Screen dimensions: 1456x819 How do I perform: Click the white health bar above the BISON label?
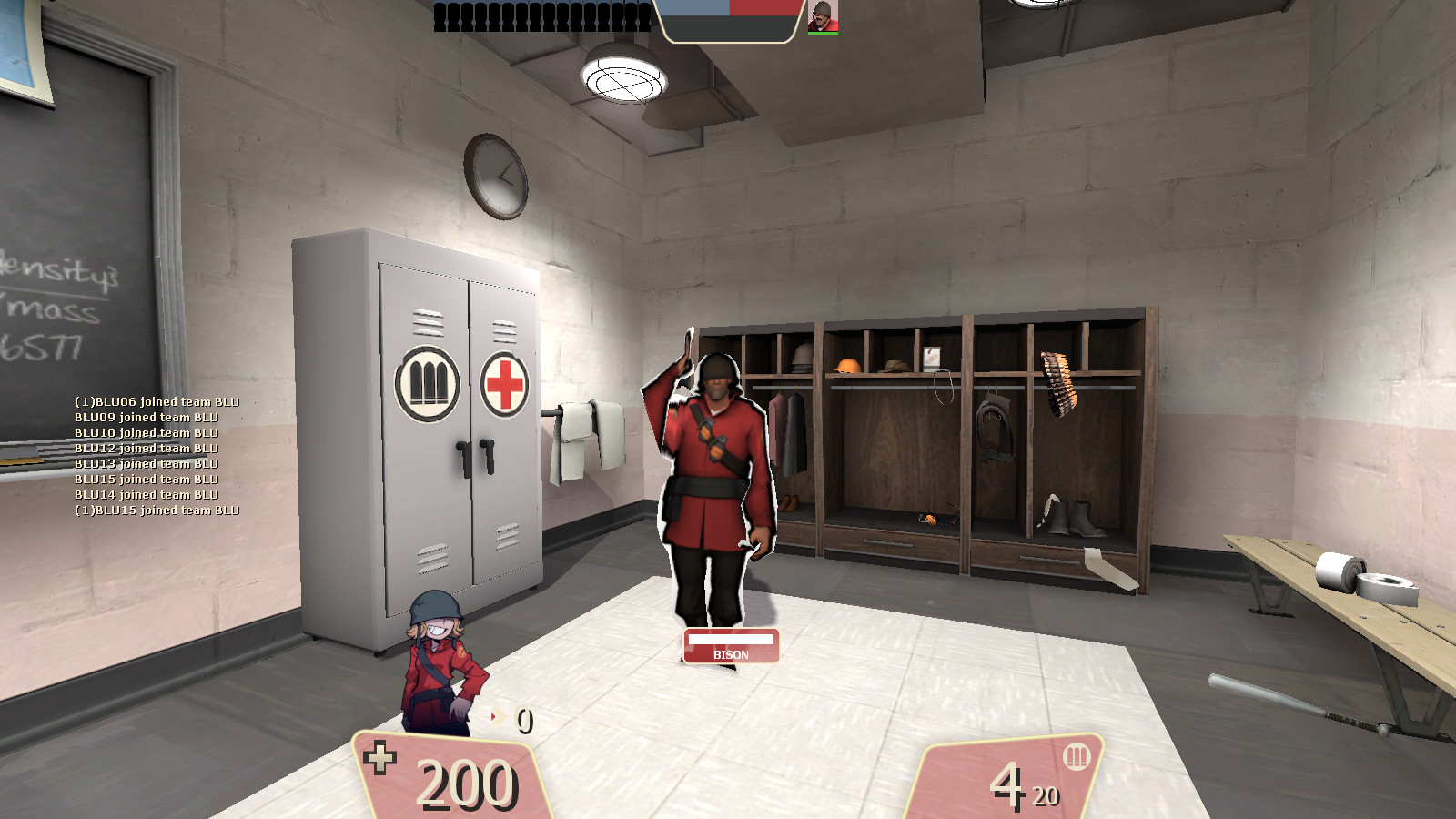(731, 641)
